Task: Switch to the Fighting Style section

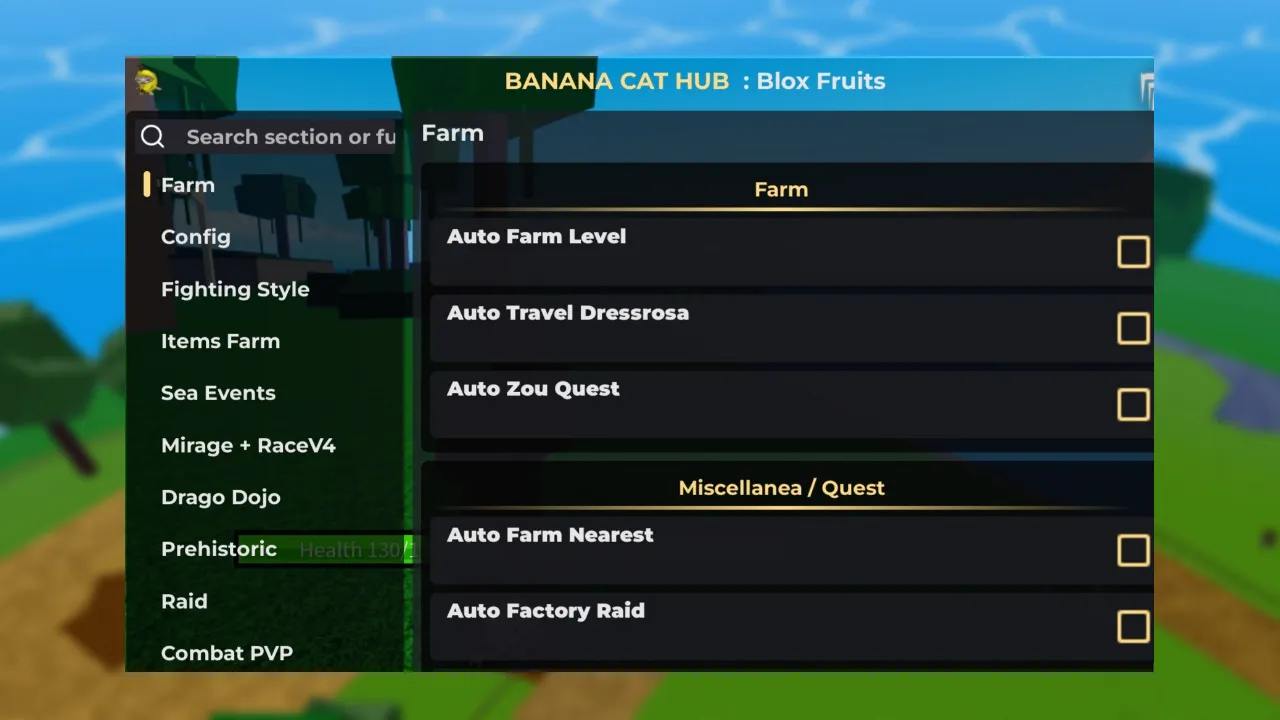Action: (235, 289)
